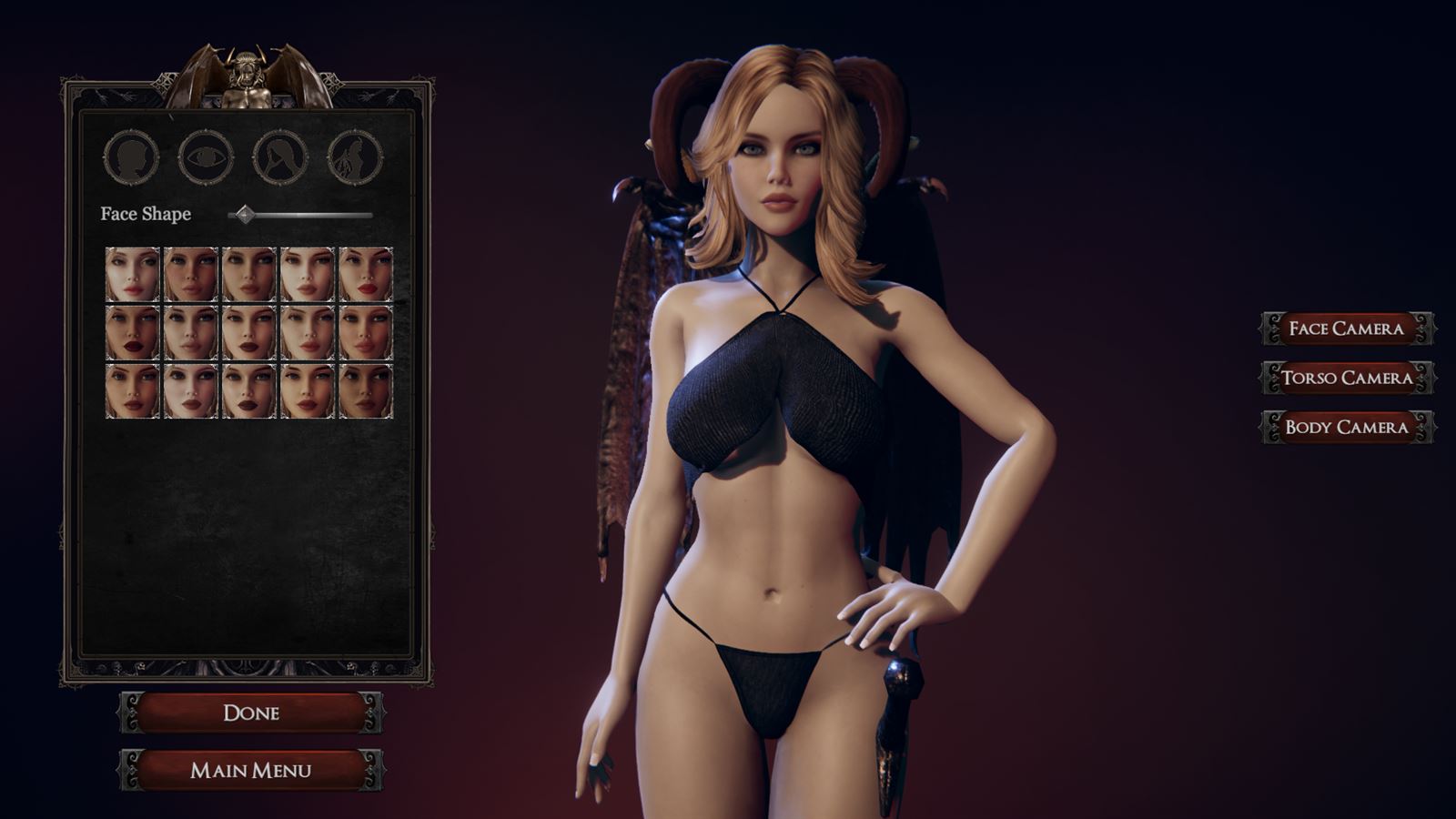Click the Face Shape slider handle
The image size is (1456, 819).
click(x=244, y=215)
